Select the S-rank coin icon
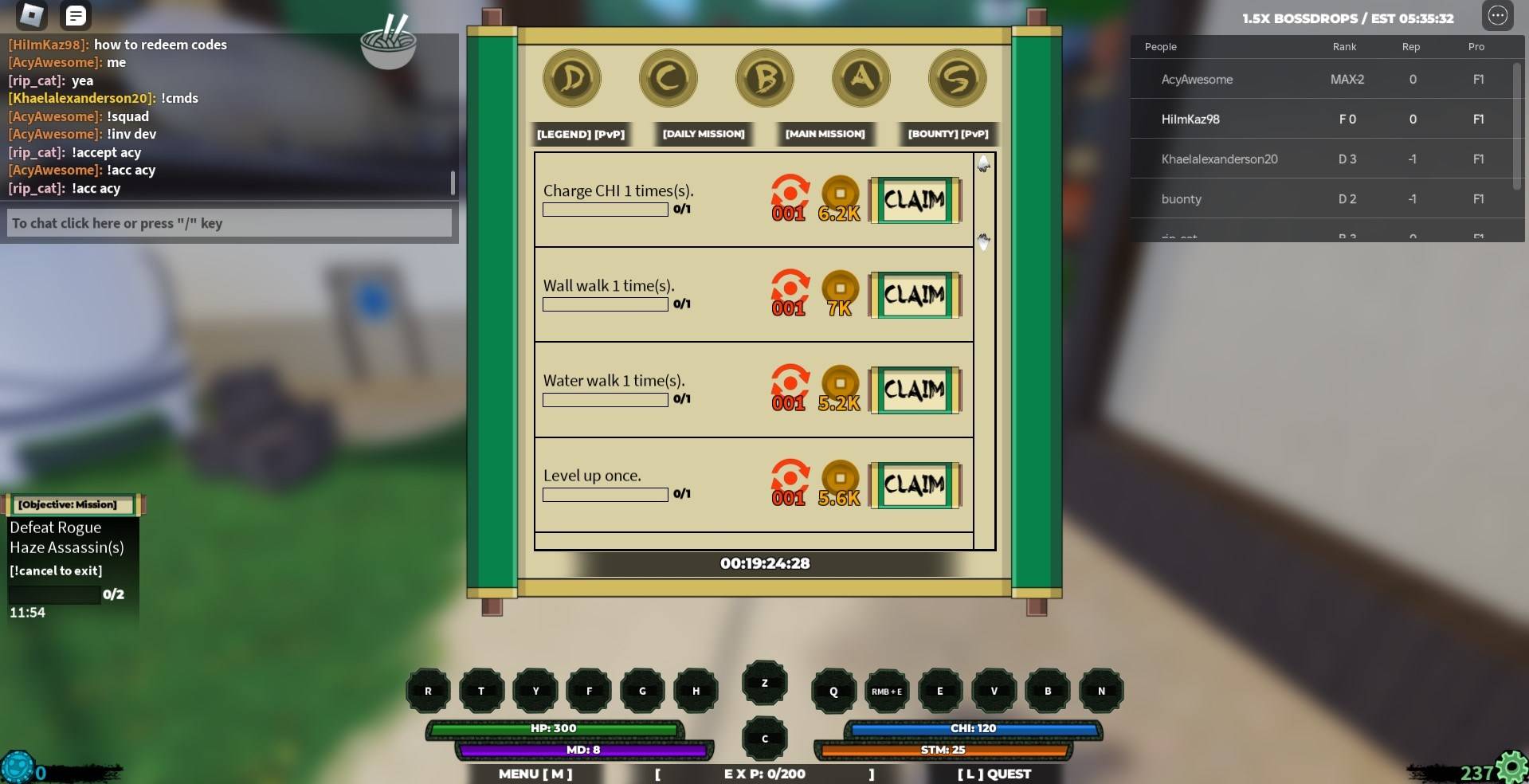 957,77
